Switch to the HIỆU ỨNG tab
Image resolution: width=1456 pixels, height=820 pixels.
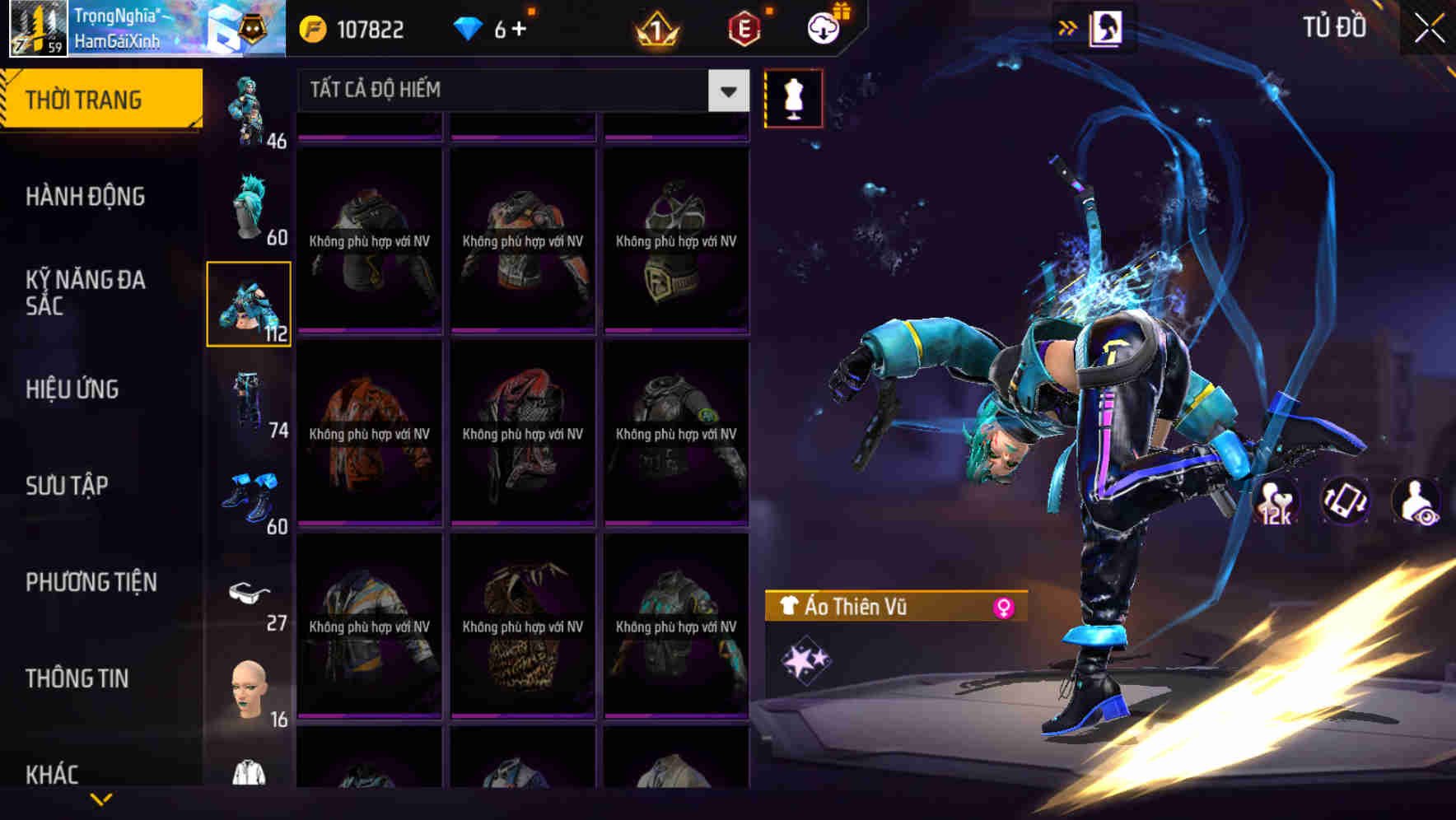click(x=72, y=390)
